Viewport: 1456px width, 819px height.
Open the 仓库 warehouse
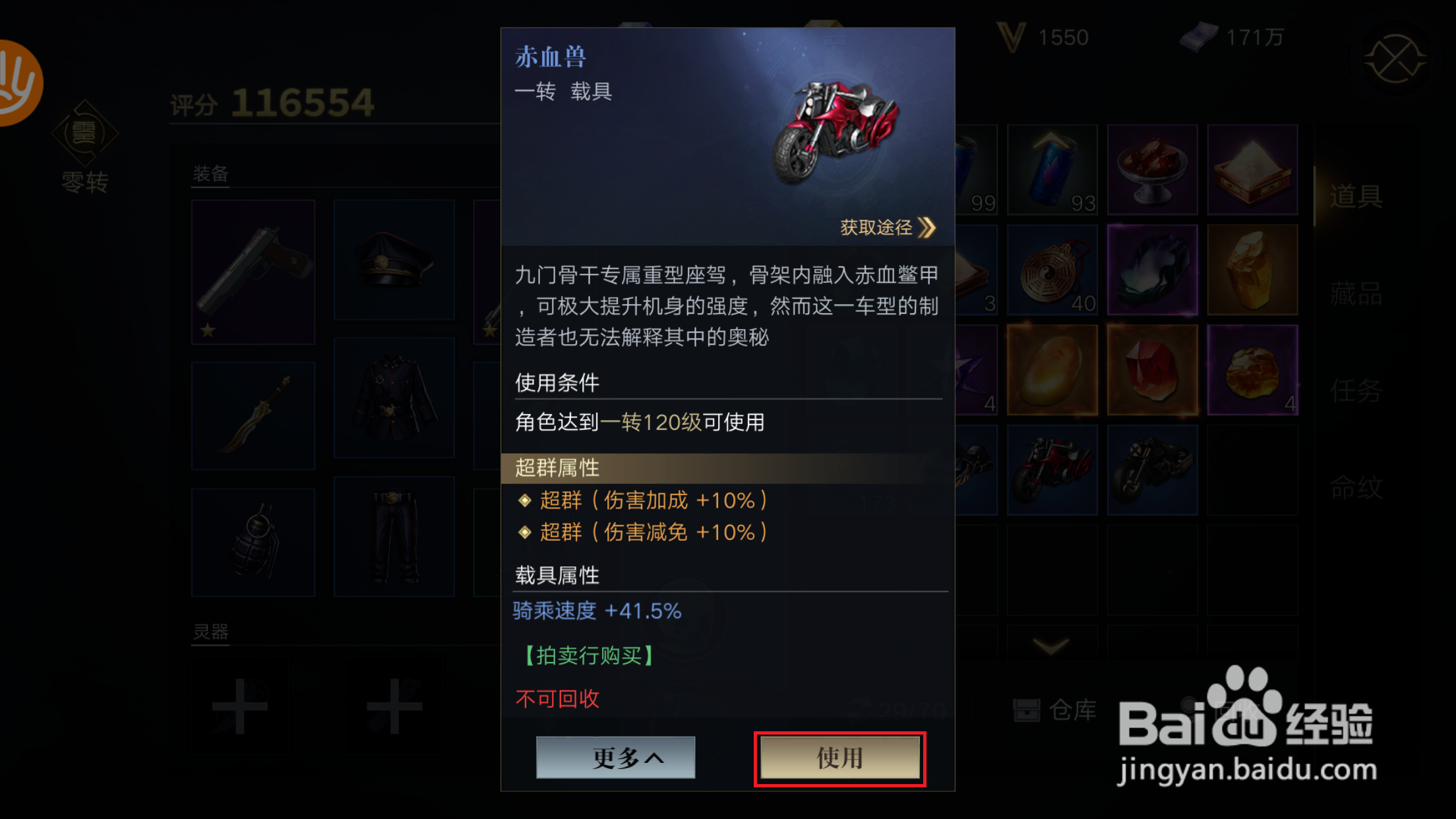1055,710
